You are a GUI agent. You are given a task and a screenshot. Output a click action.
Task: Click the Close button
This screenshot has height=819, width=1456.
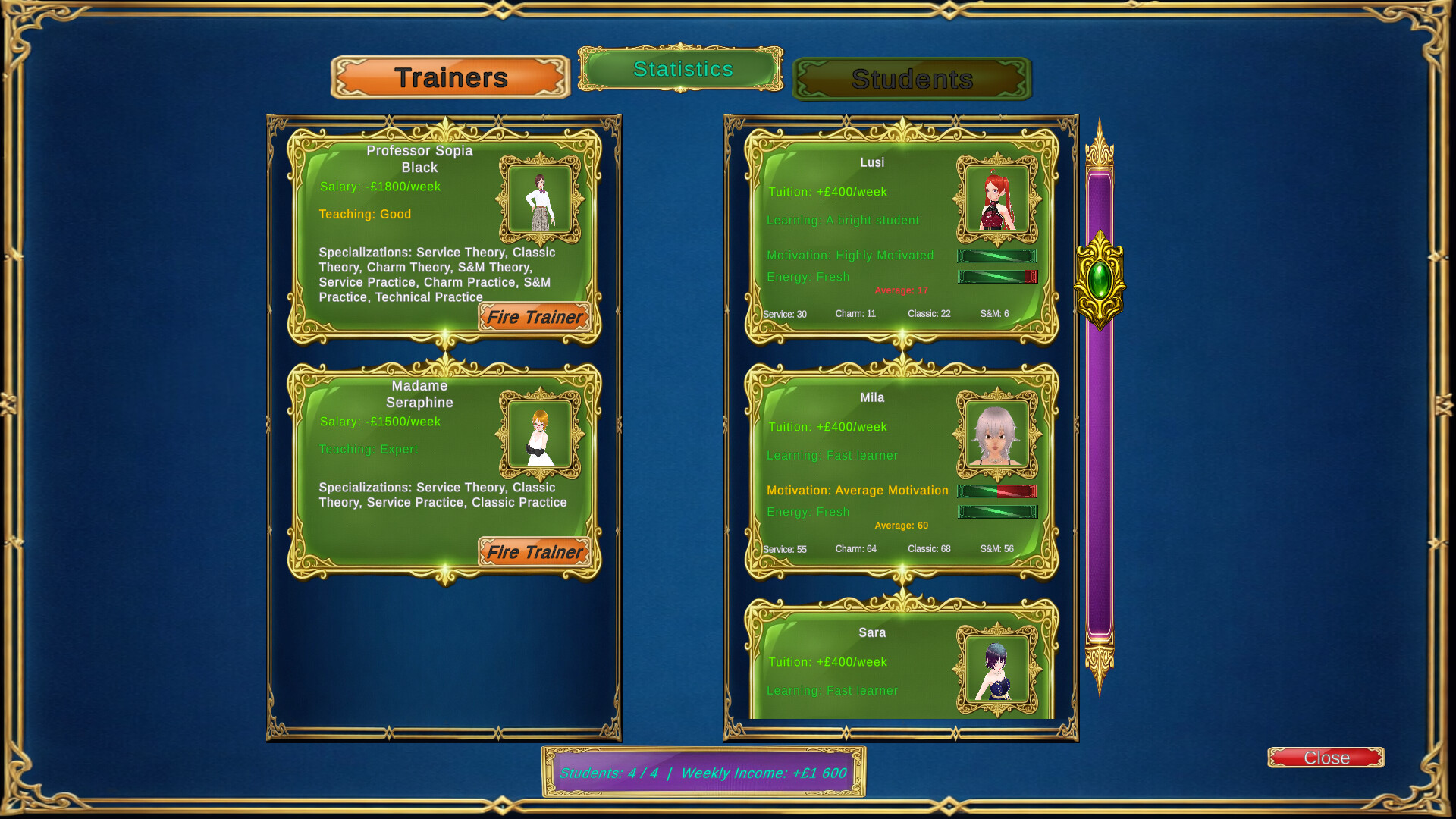pos(1326,758)
